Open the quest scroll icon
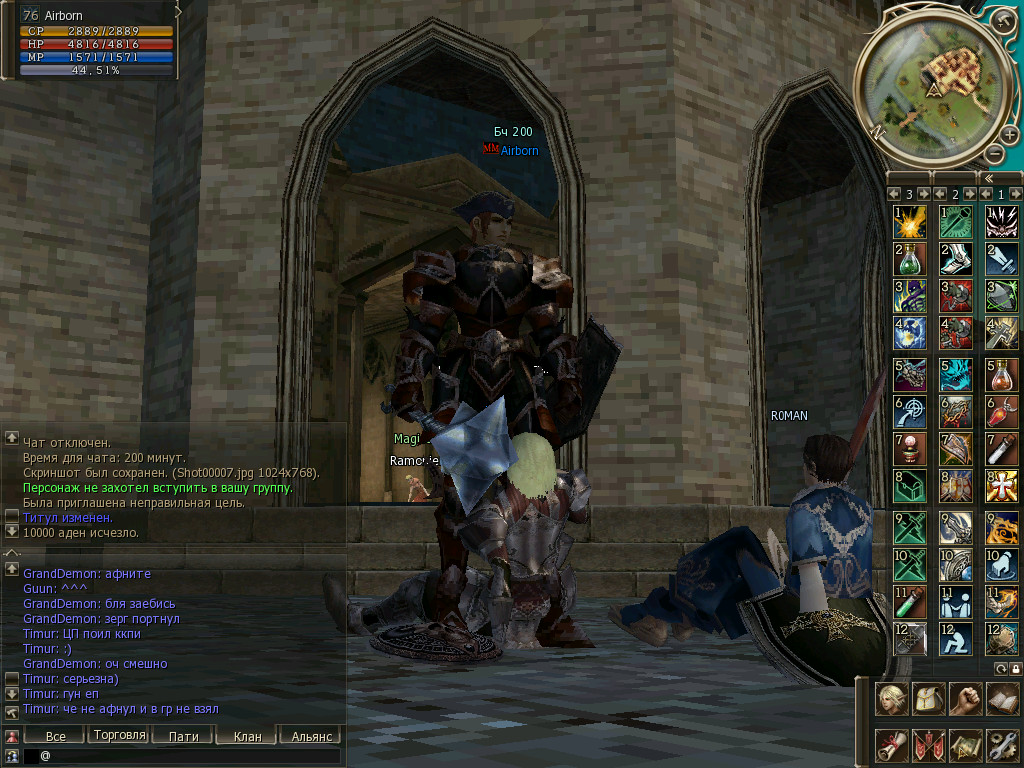Viewport: 1024px width, 768px height. [x=892, y=745]
